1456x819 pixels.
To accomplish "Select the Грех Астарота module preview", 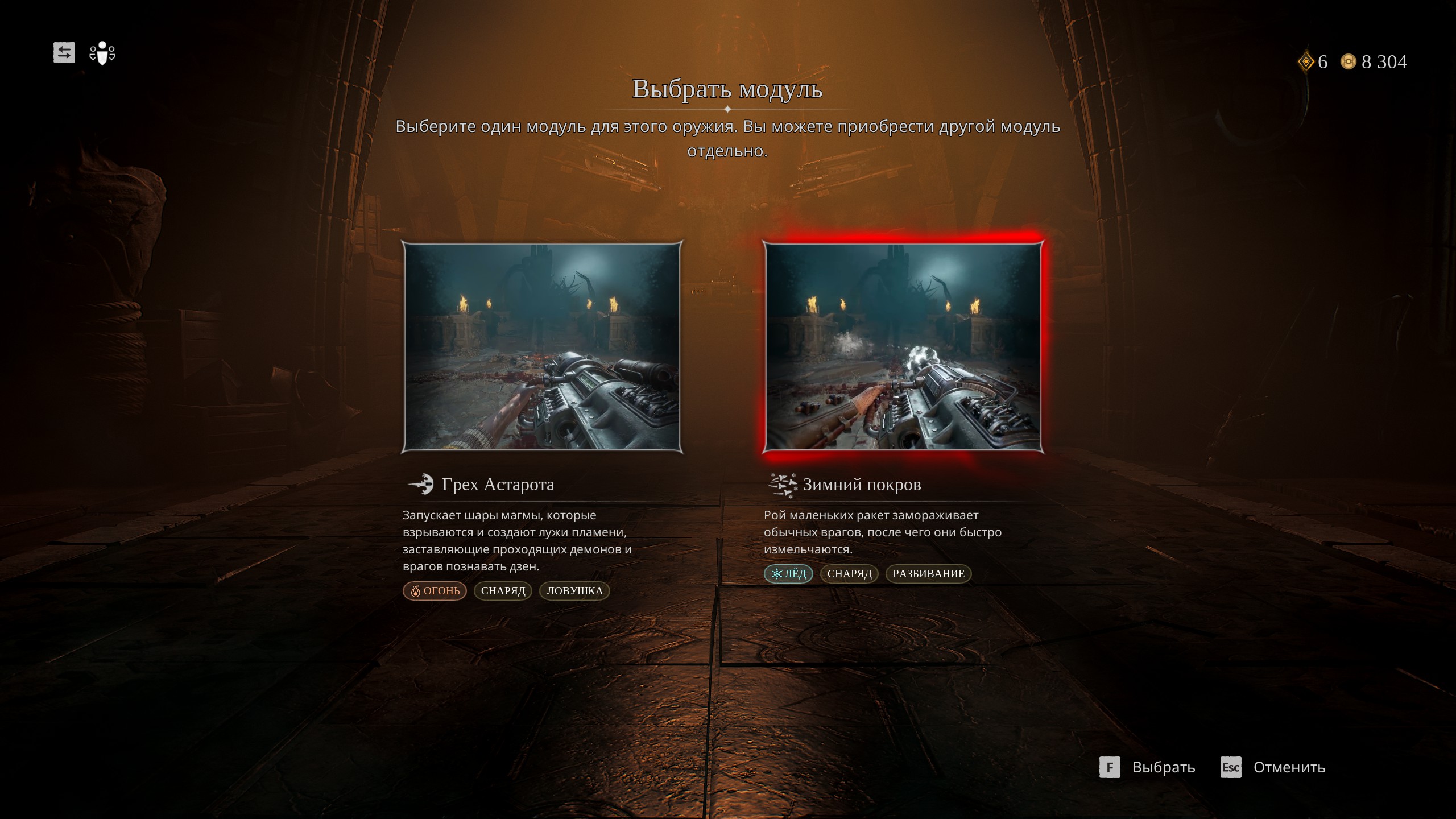I will [542, 347].
